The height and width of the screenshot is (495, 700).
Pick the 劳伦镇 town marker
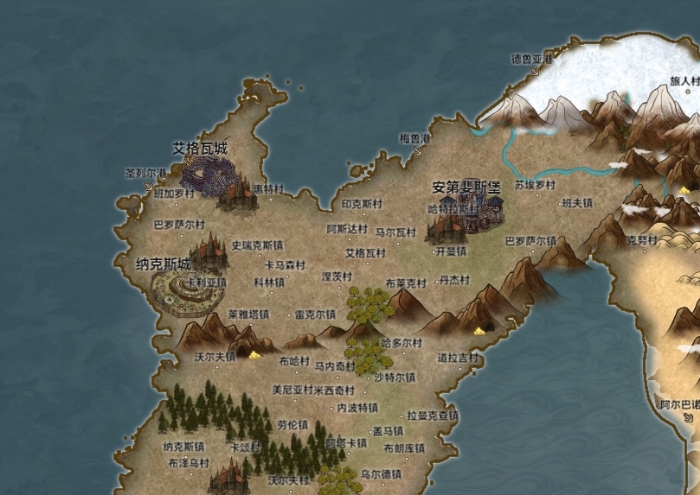tap(293, 424)
